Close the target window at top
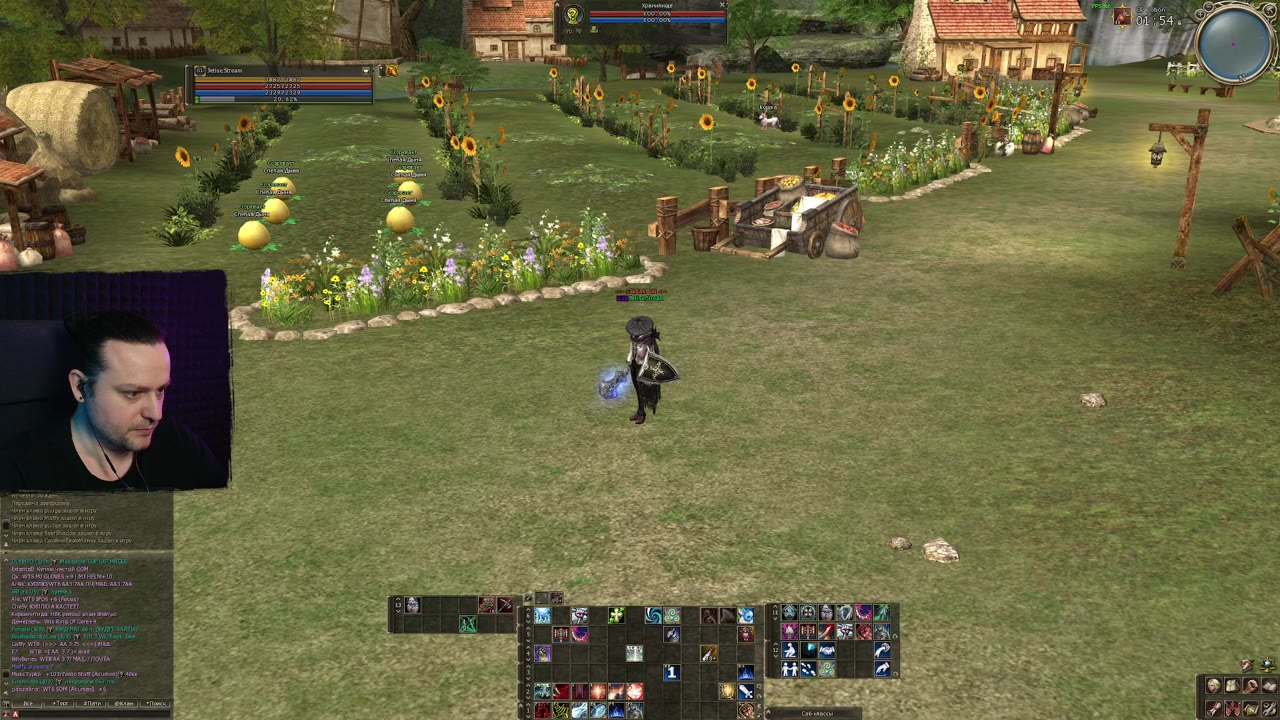The width and height of the screenshot is (1280, 720). 722,5
